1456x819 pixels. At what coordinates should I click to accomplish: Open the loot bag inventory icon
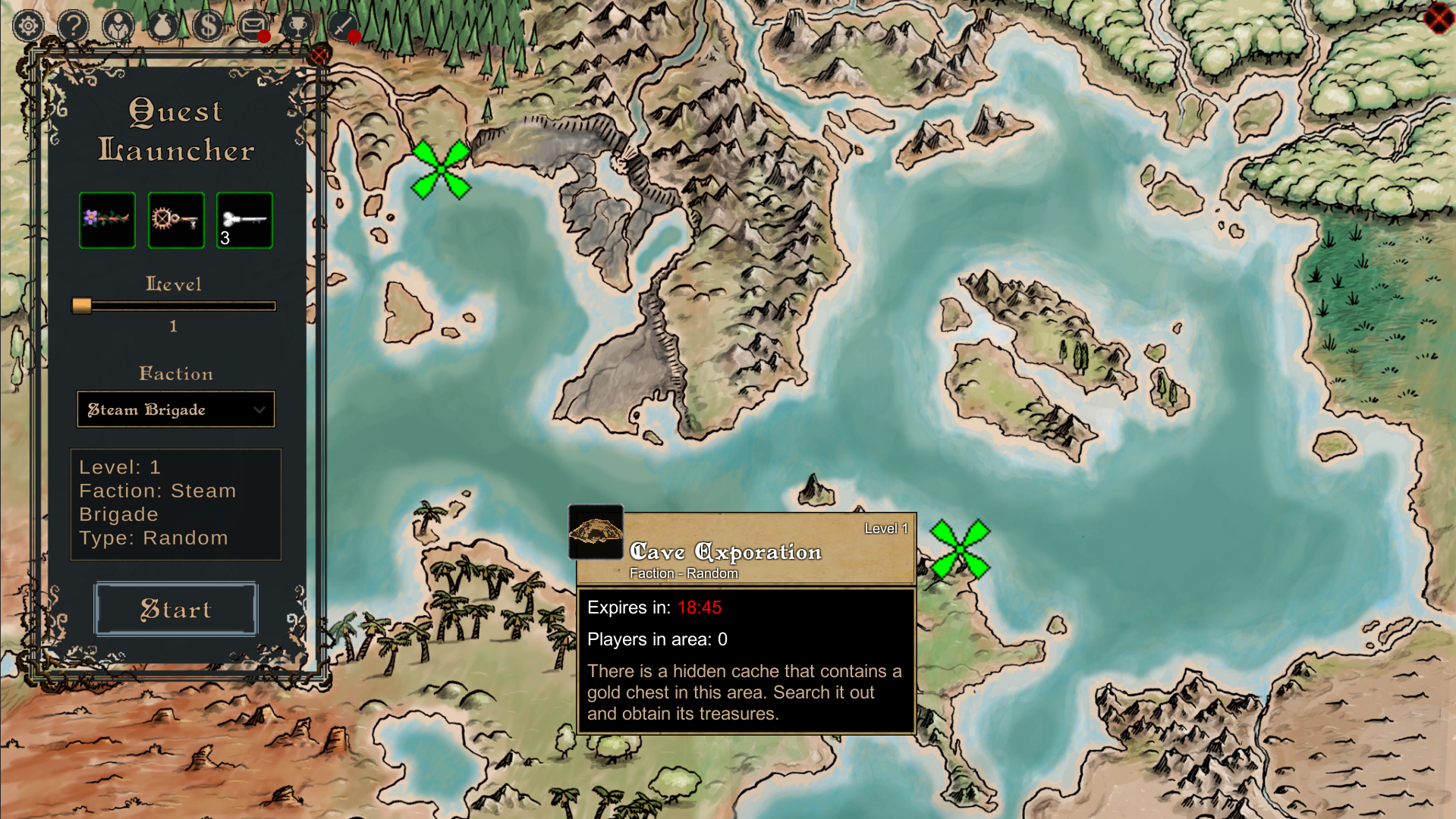point(162,27)
